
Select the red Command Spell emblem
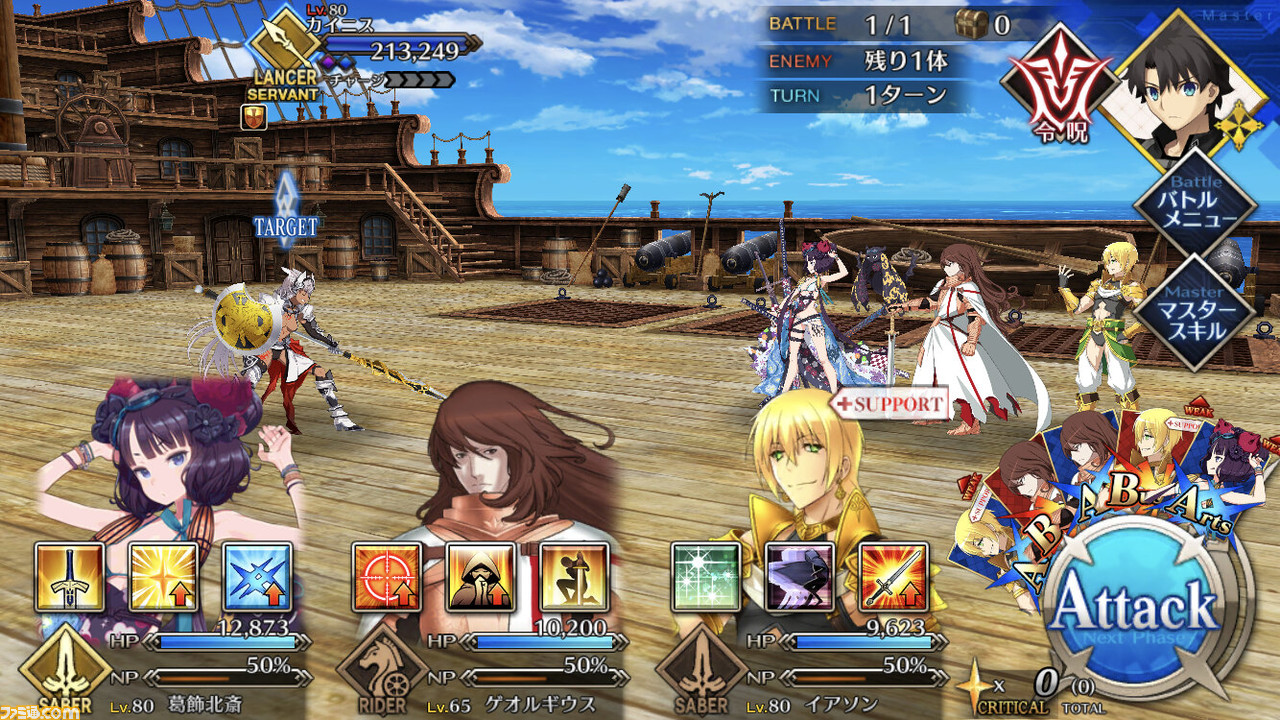tap(1060, 85)
